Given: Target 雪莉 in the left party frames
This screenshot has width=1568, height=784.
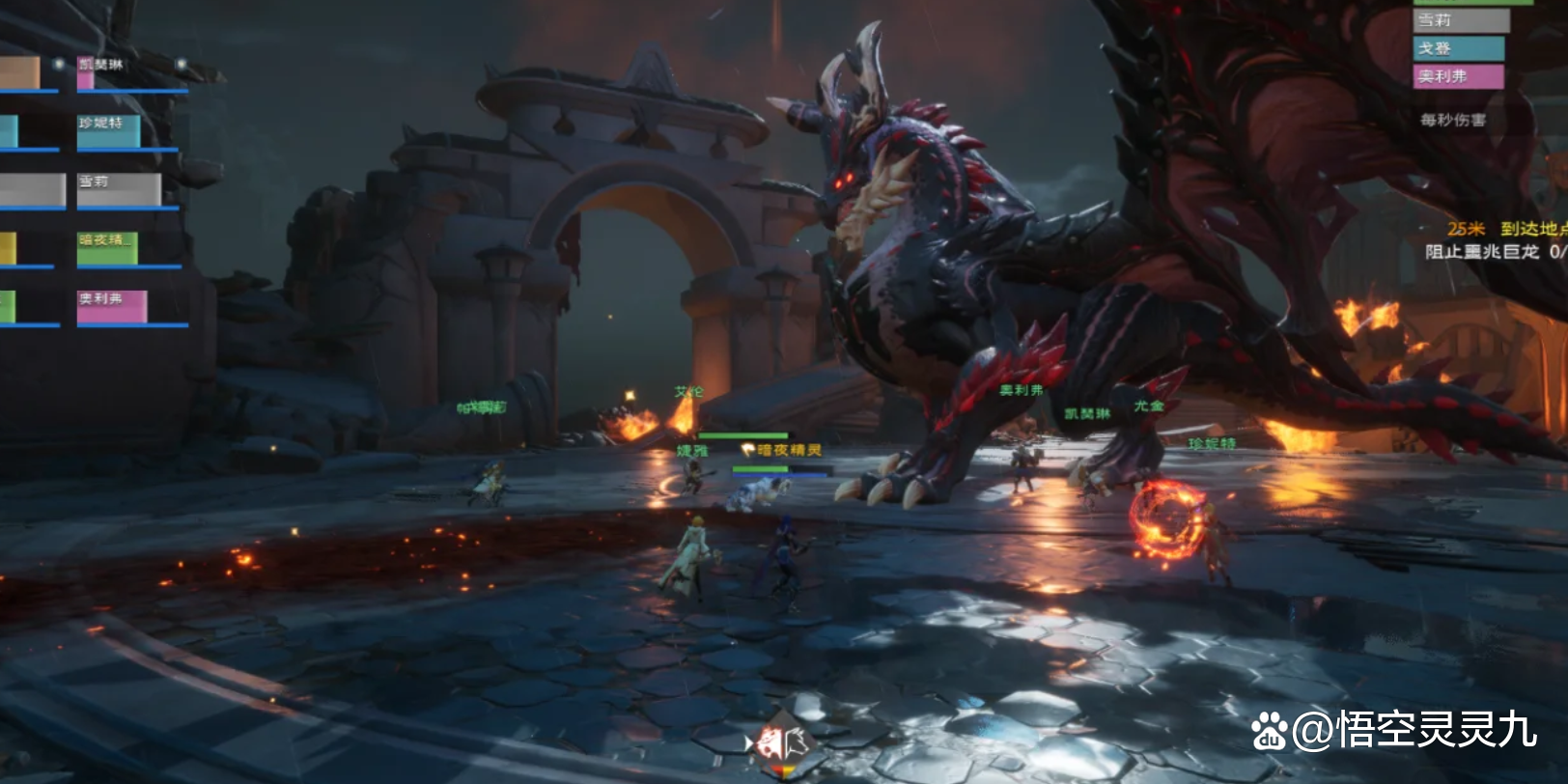Looking at the screenshot, I should click(119, 189).
